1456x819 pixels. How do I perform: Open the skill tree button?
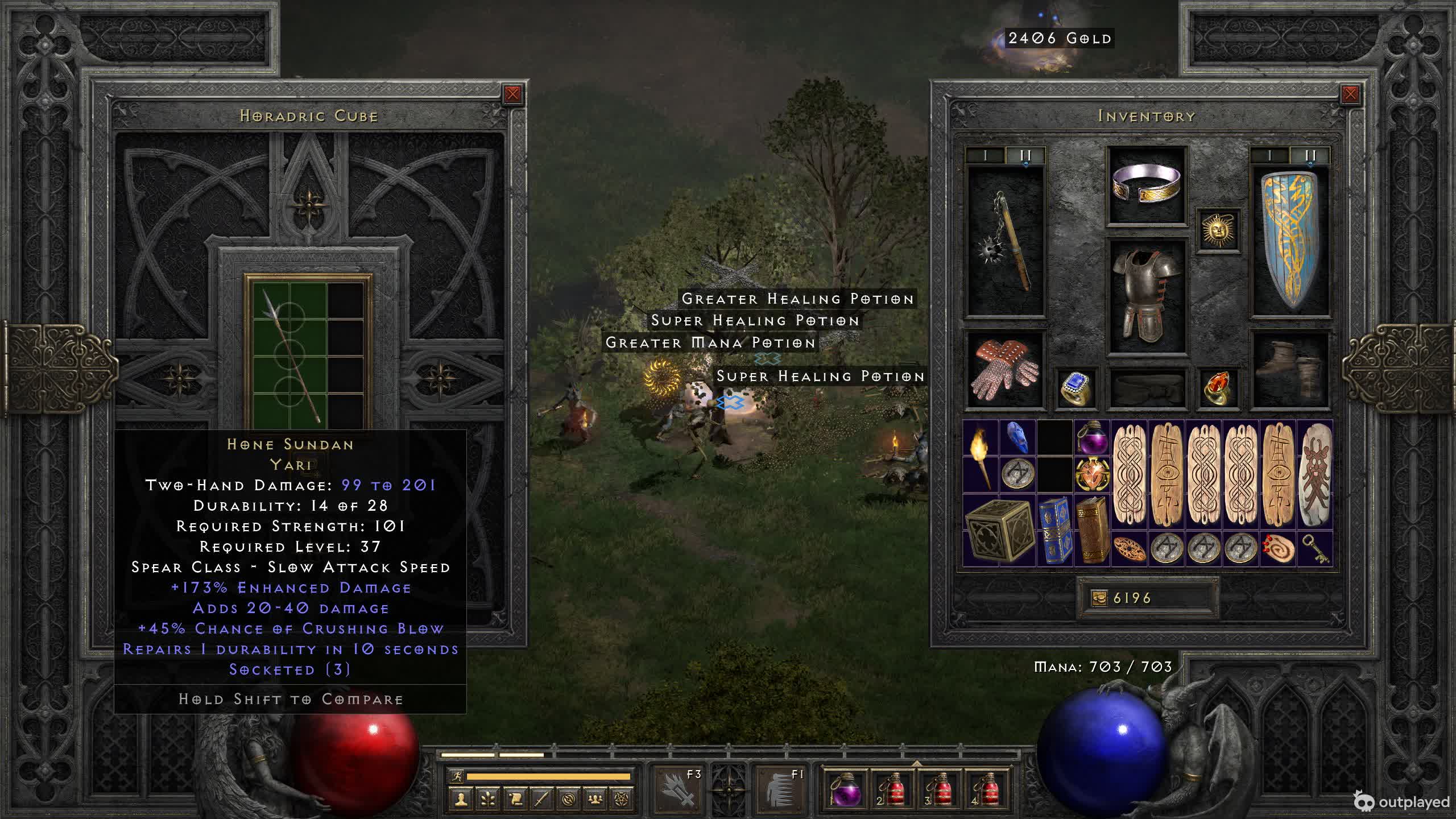pyautogui.click(x=488, y=799)
